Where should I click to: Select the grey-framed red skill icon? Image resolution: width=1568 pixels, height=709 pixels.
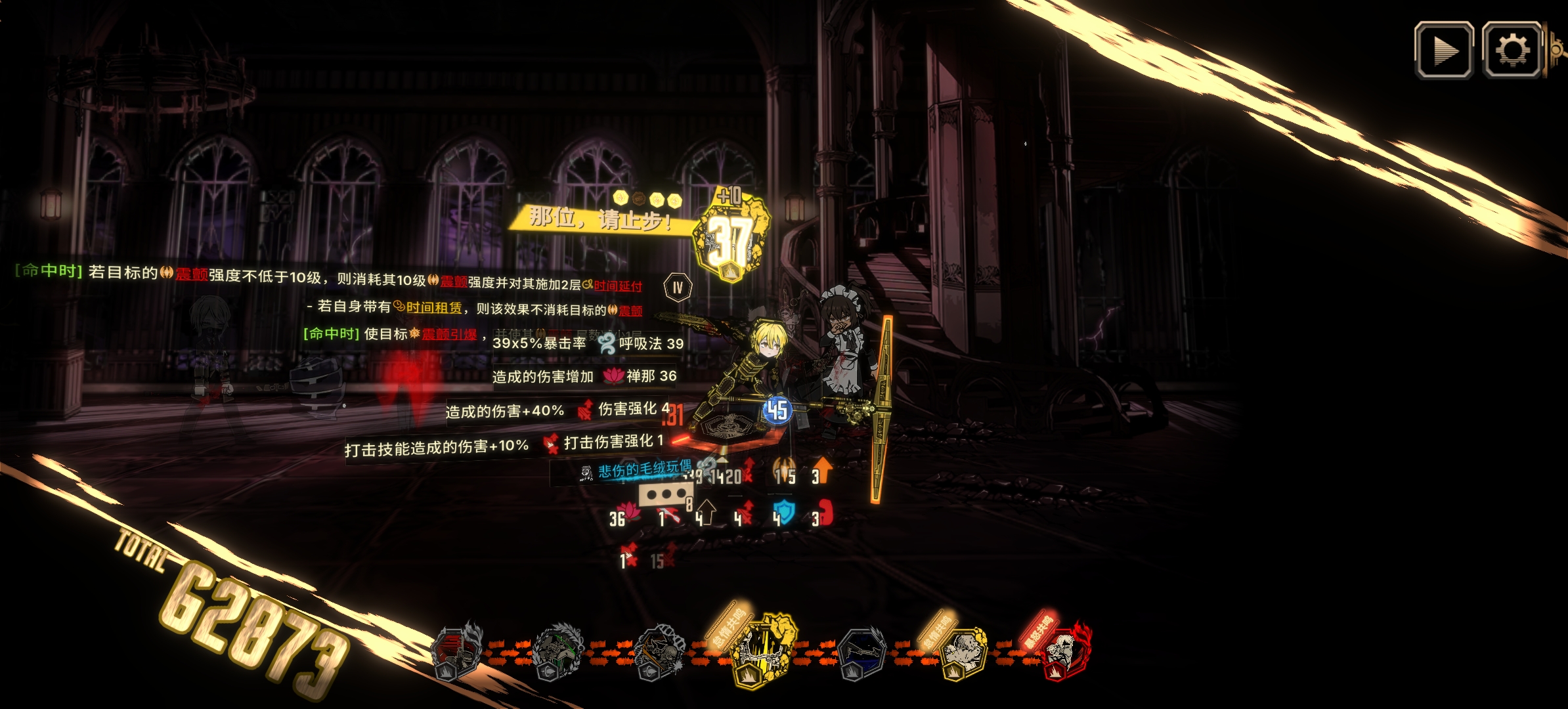tap(456, 651)
